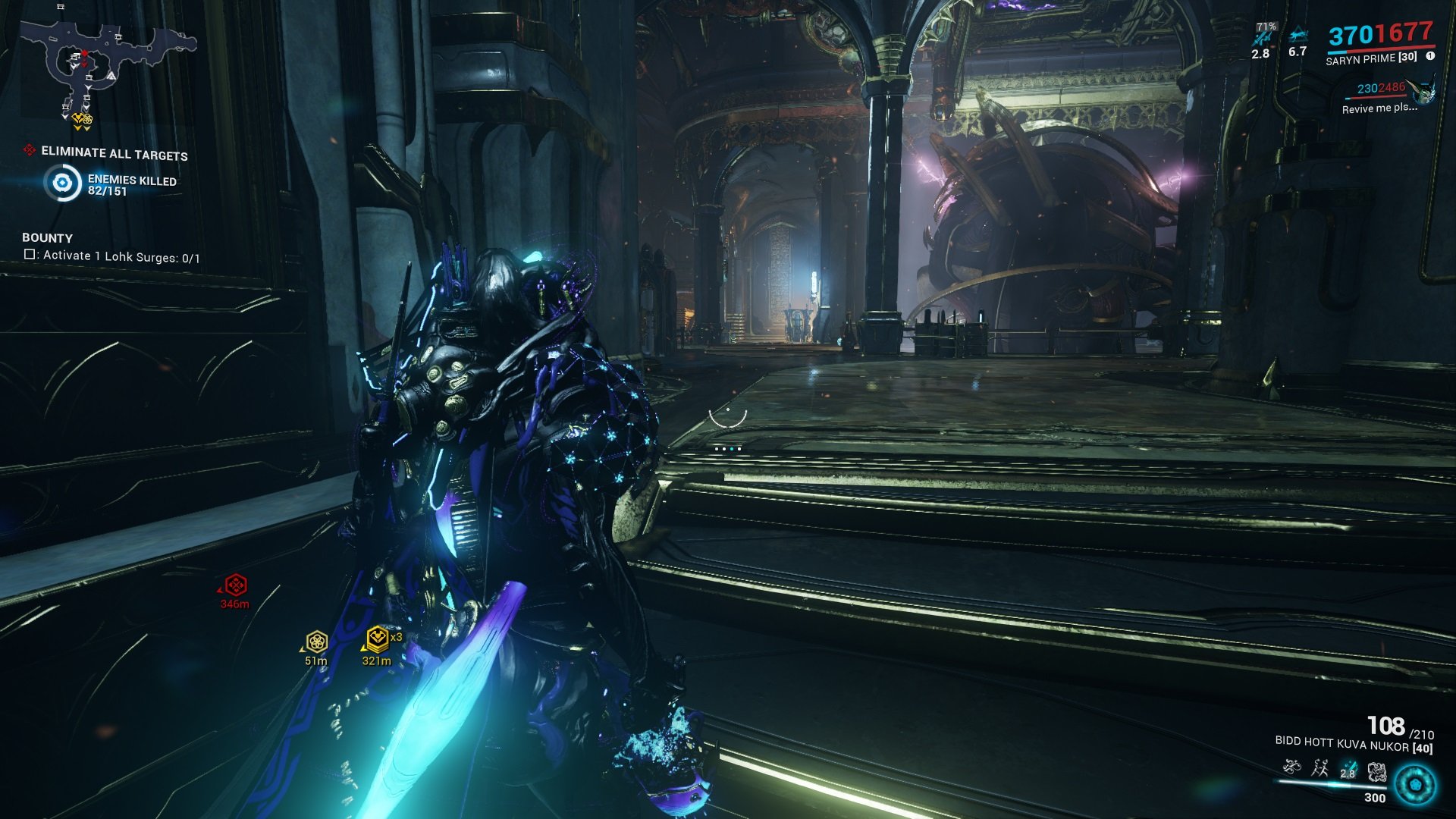Open the Eliminate All Targets objective entry
The width and height of the screenshot is (1456, 819).
[x=114, y=152]
